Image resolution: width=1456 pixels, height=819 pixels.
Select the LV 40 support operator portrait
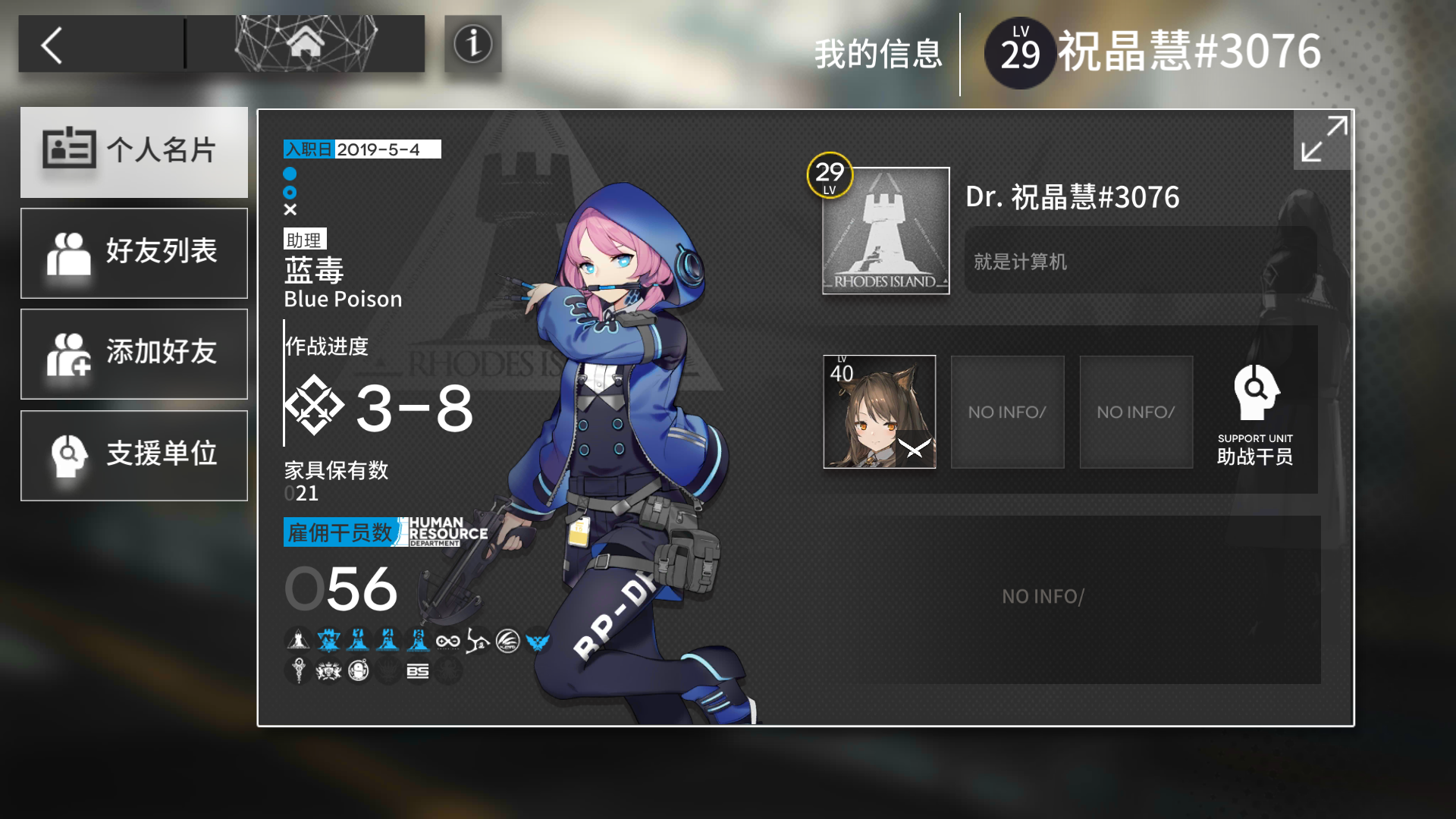point(879,412)
